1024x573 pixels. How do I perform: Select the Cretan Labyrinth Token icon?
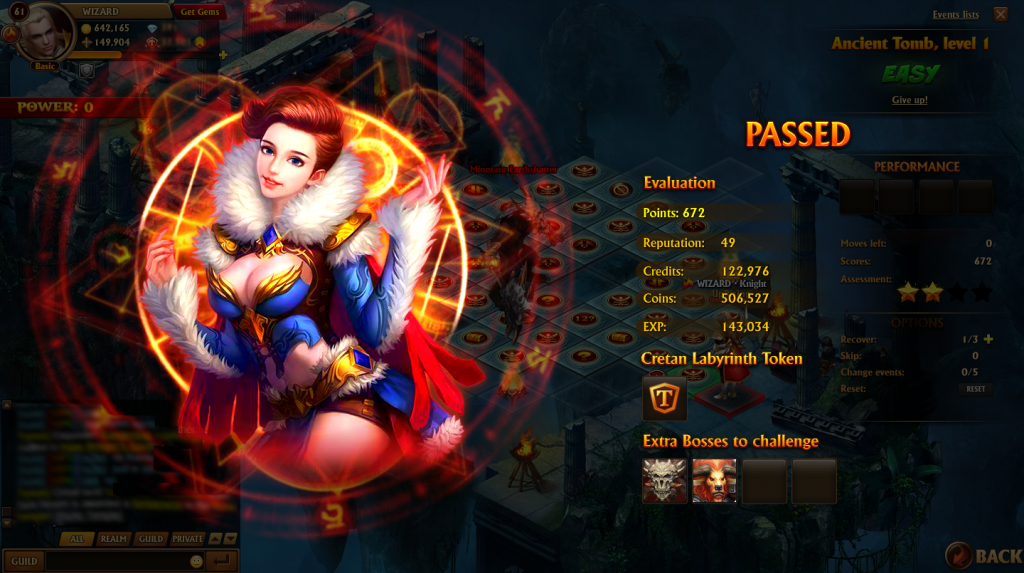point(664,398)
